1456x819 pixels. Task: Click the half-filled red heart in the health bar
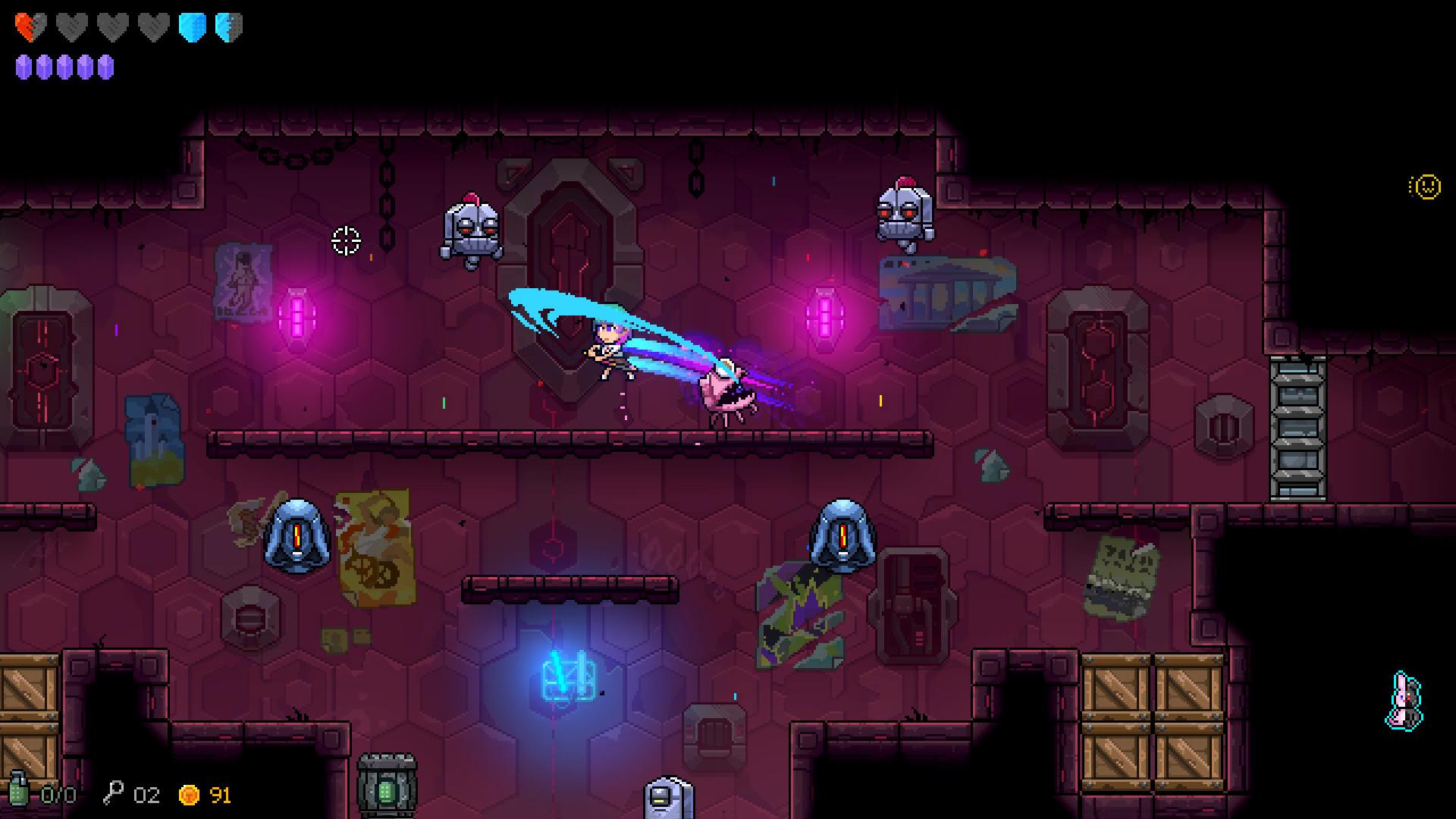[29, 27]
